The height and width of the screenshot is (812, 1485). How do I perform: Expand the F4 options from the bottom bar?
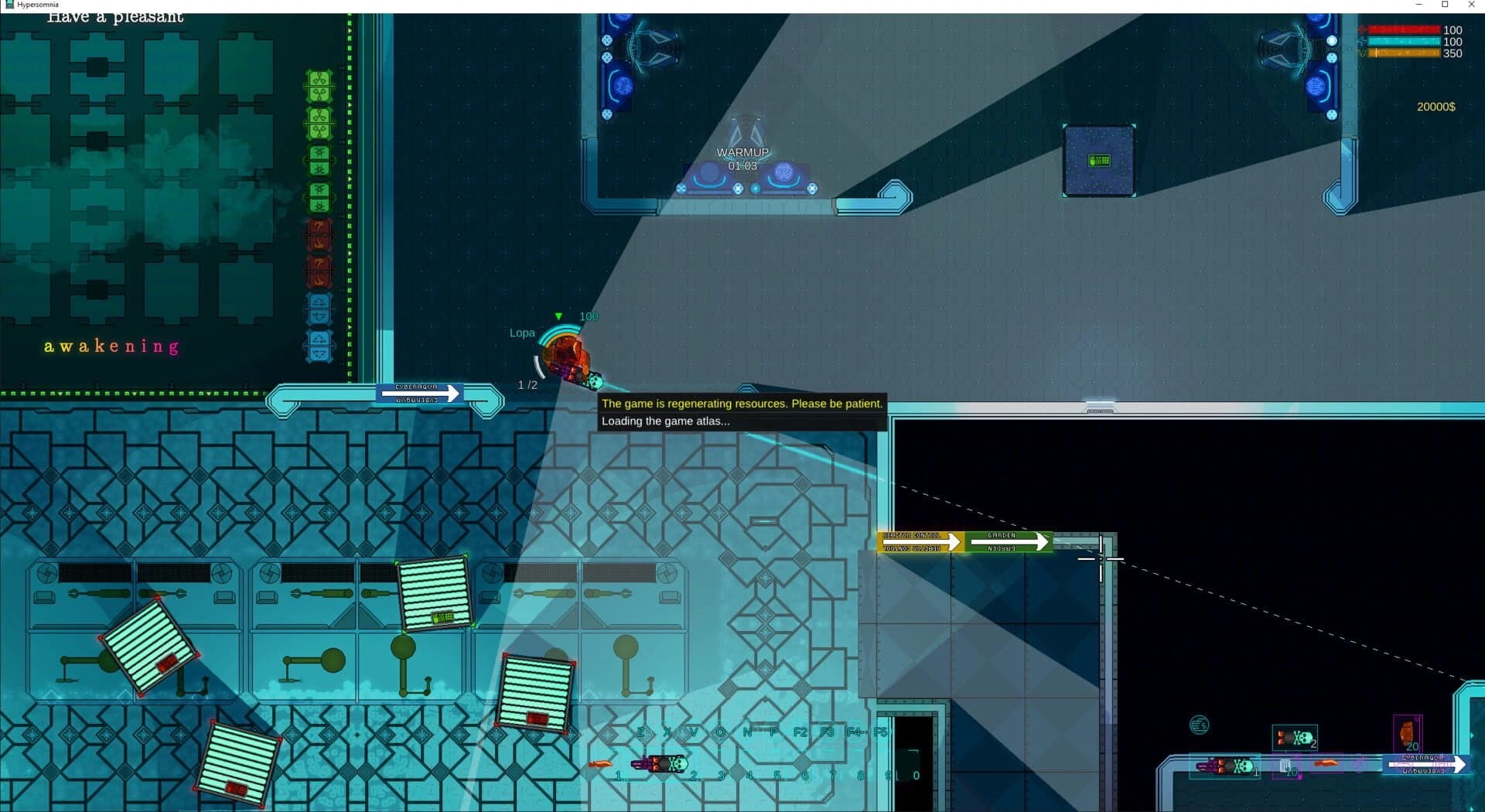point(855,733)
